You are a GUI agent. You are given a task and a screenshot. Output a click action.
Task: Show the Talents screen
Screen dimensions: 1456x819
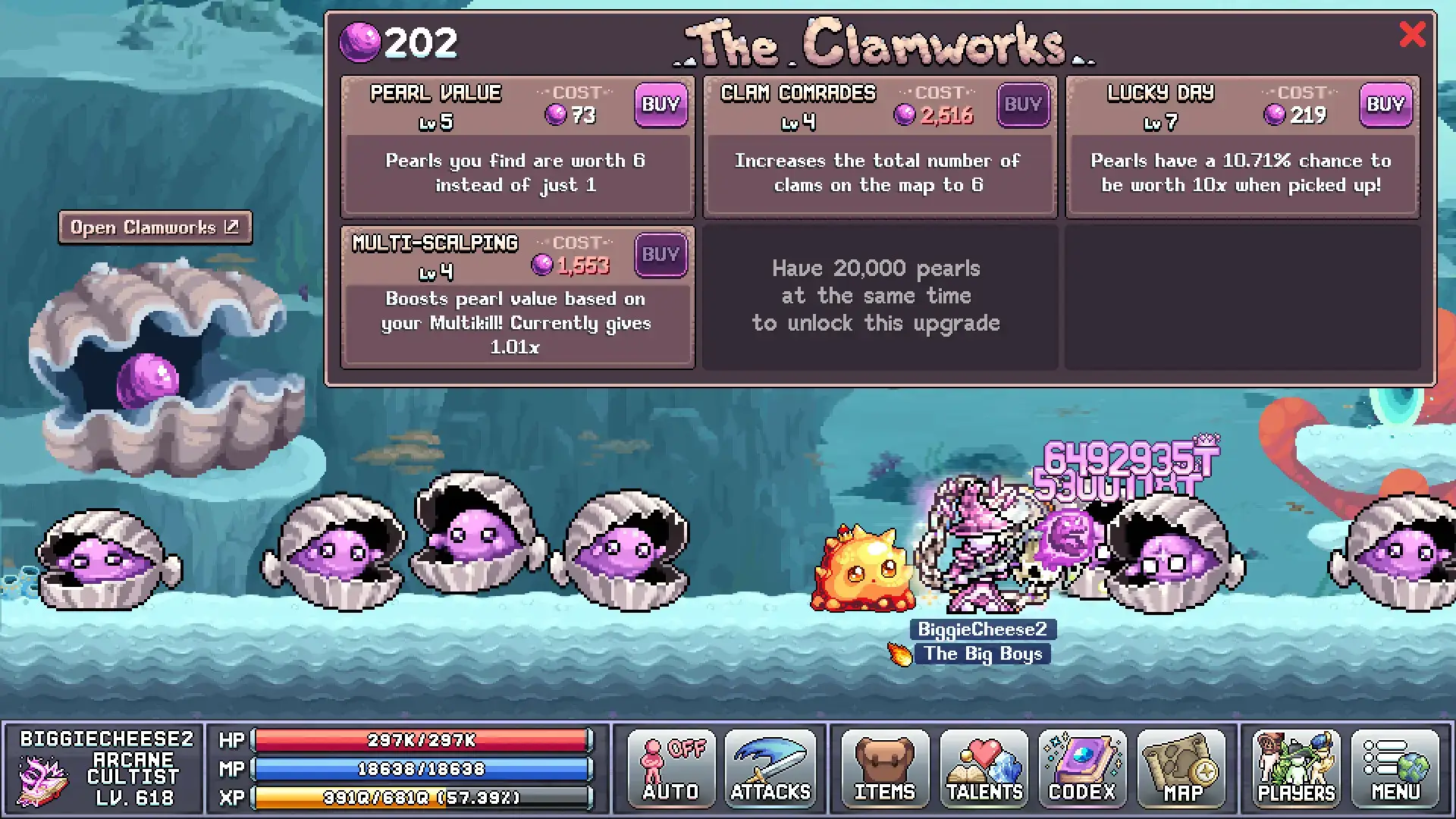pos(984,769)
